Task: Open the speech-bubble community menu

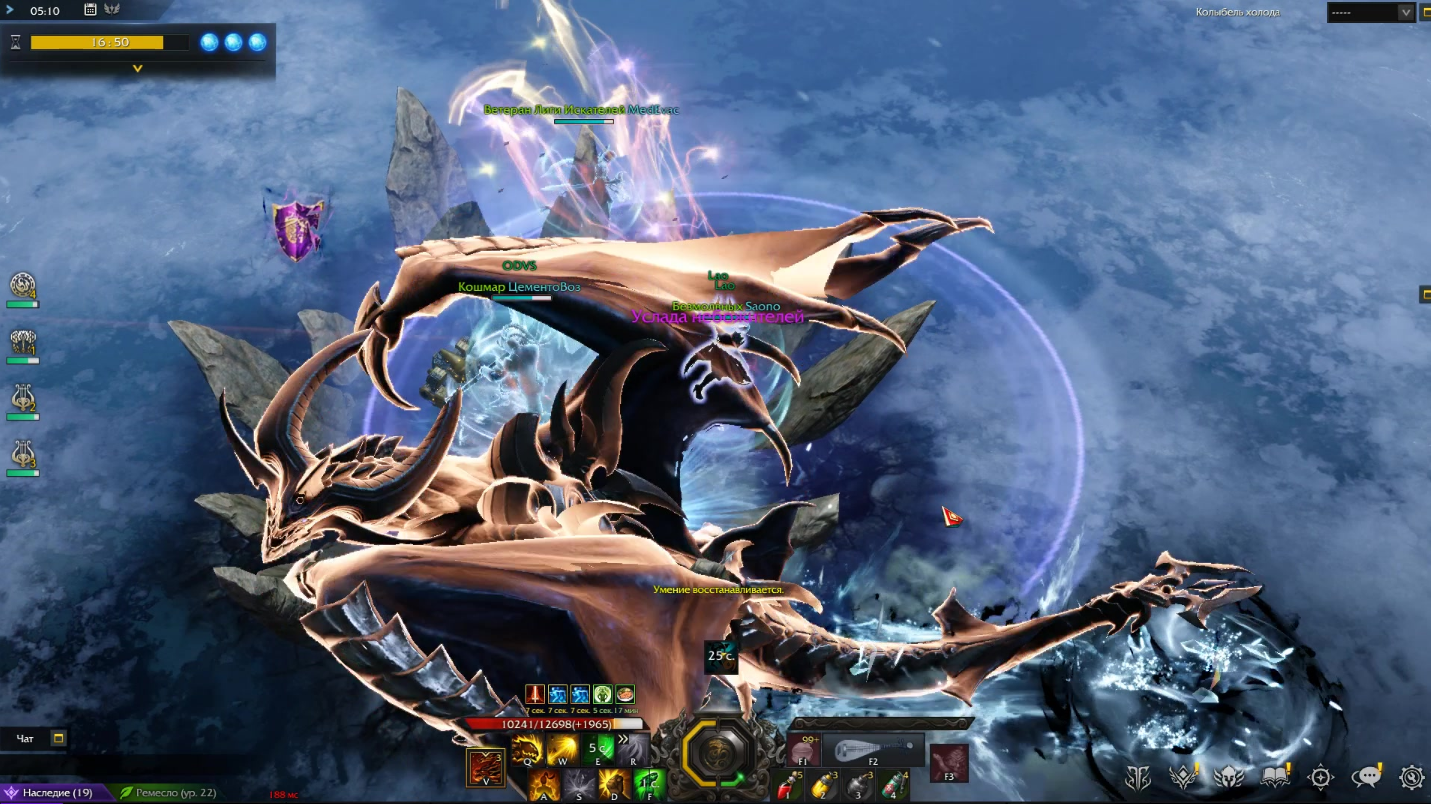Action: [x=1366, y=777]
